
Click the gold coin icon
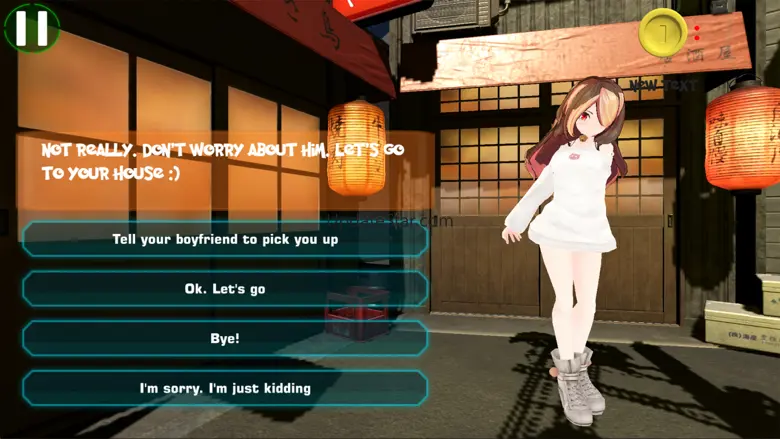click(661, 32)
